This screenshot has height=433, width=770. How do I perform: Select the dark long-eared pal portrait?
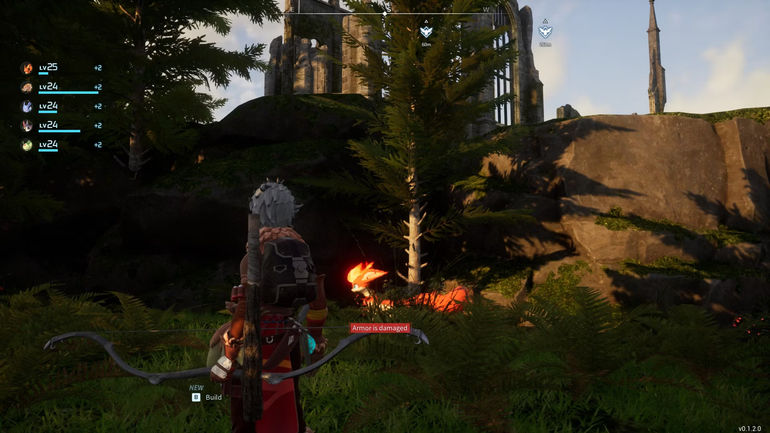pos(27,126)
